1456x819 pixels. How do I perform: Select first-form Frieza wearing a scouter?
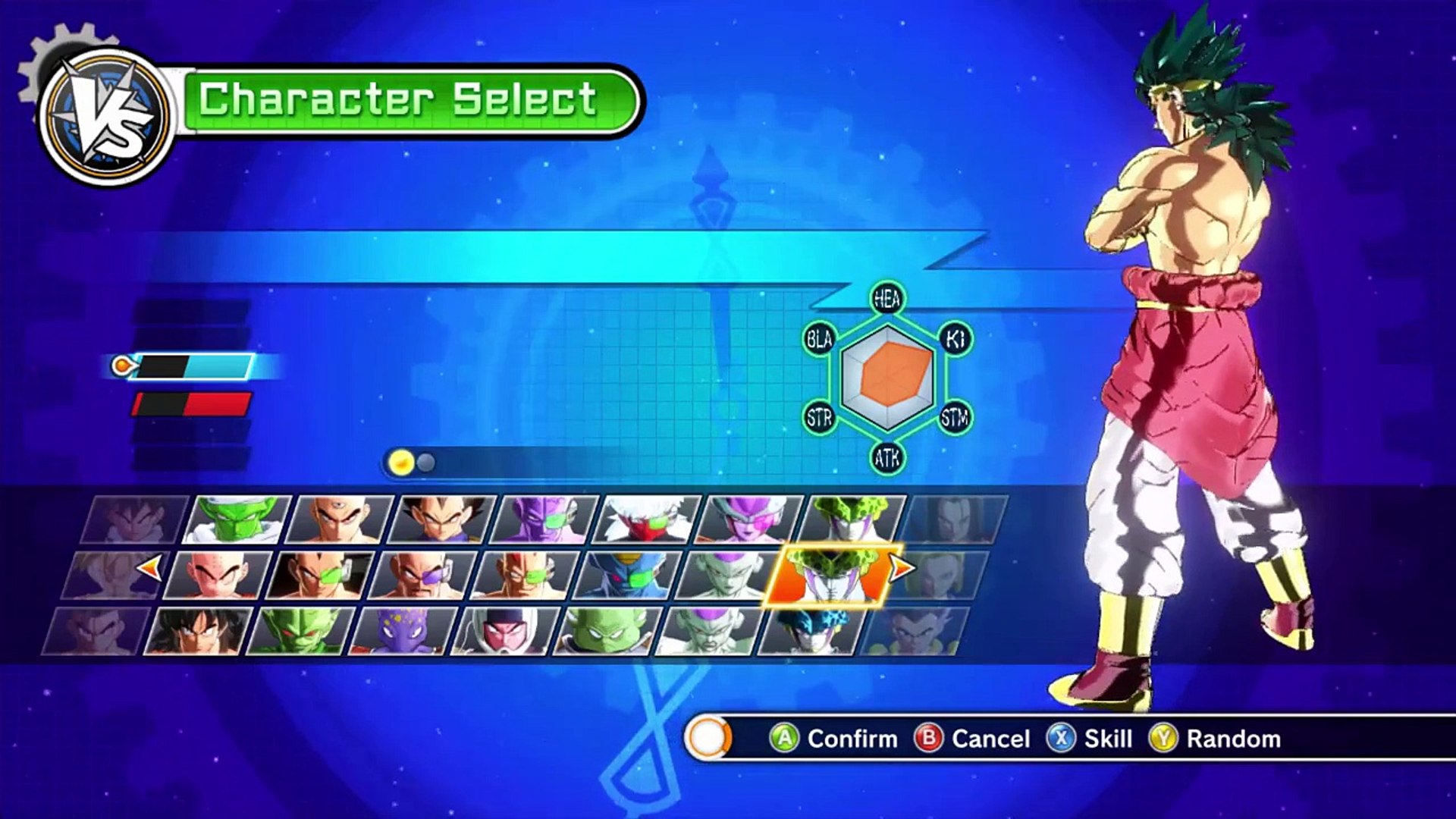click(748, 519)
